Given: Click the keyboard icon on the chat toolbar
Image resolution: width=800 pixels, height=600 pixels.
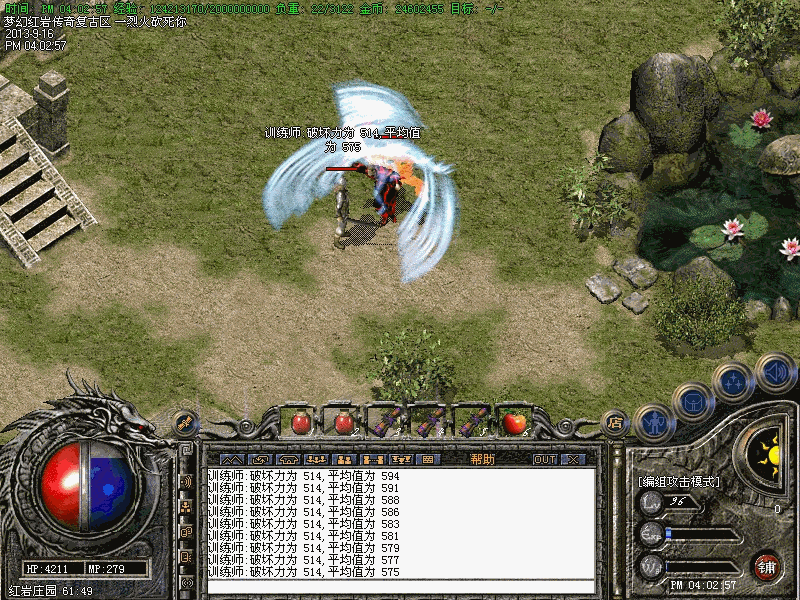Looking at the screenshot, I should (x=429, y=459).
